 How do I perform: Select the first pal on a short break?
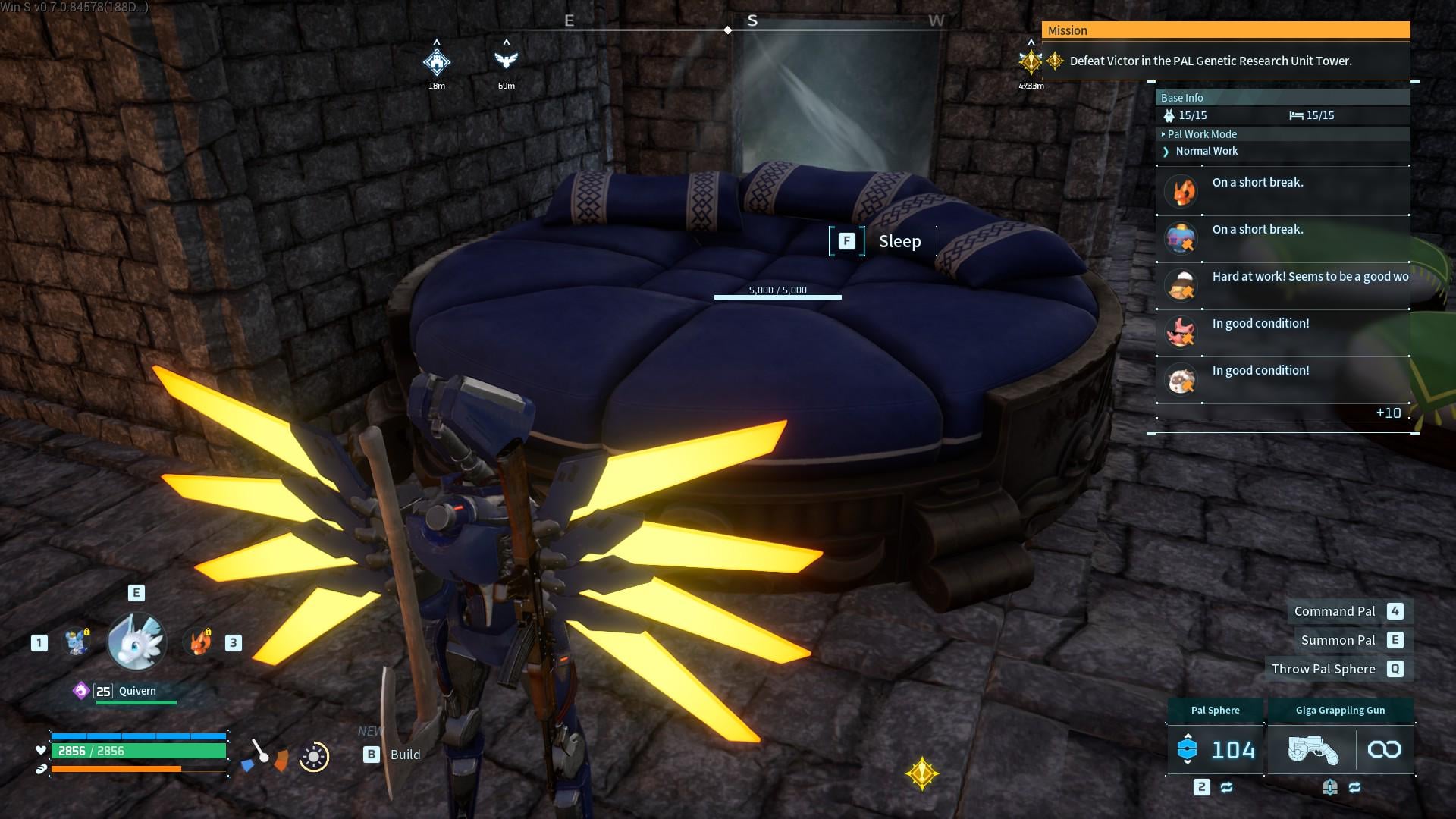point(1181,191)
